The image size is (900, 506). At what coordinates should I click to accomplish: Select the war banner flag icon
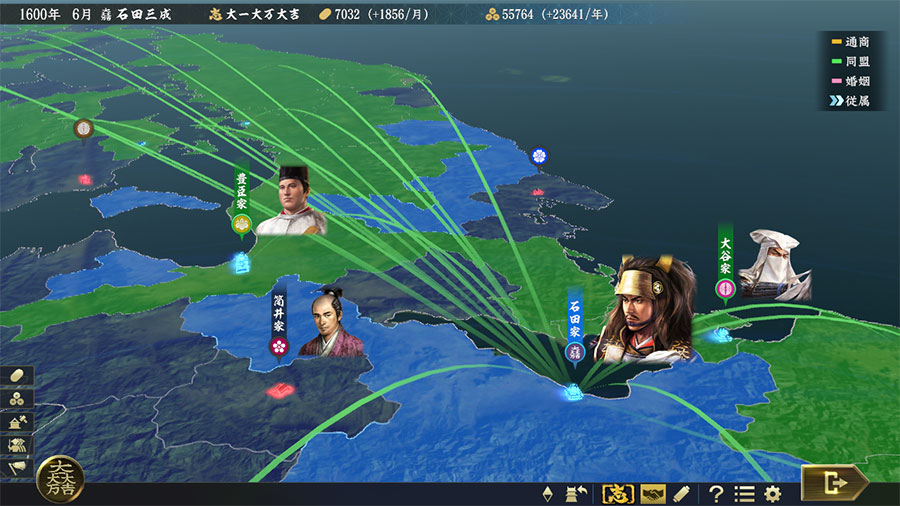click(x=19, y=468)
